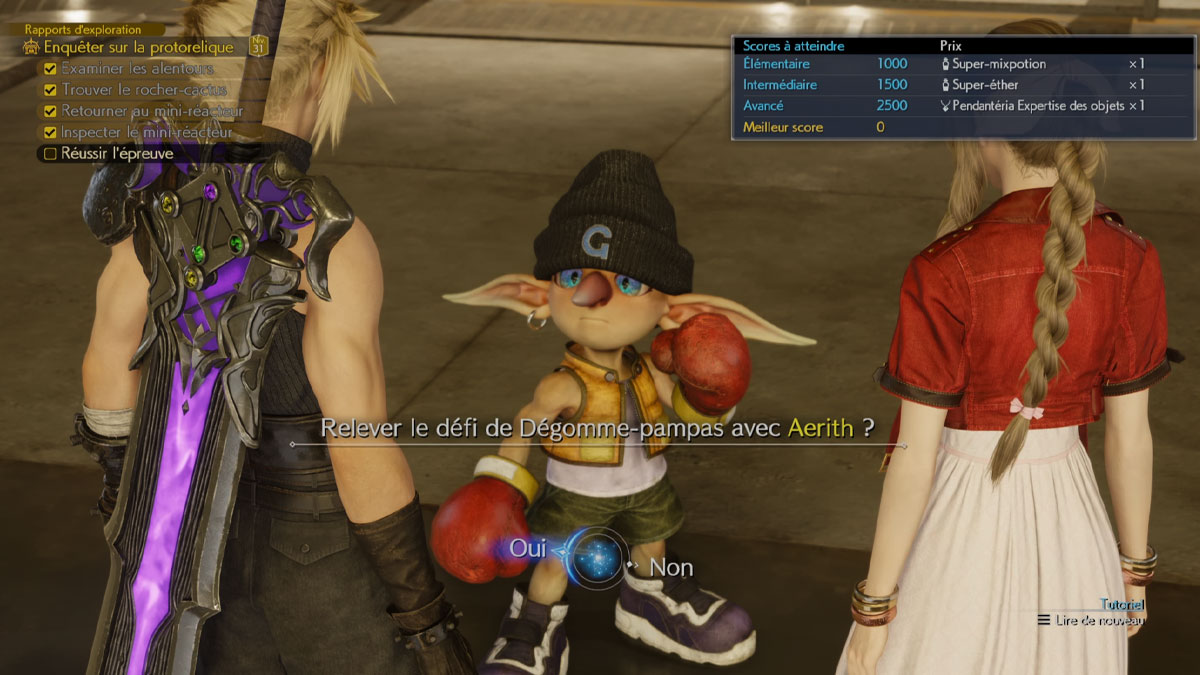Open the "Enquêter sur la protorelique" quest tracker
This screenshot has width=1200, height=675.
pos(138,47)
